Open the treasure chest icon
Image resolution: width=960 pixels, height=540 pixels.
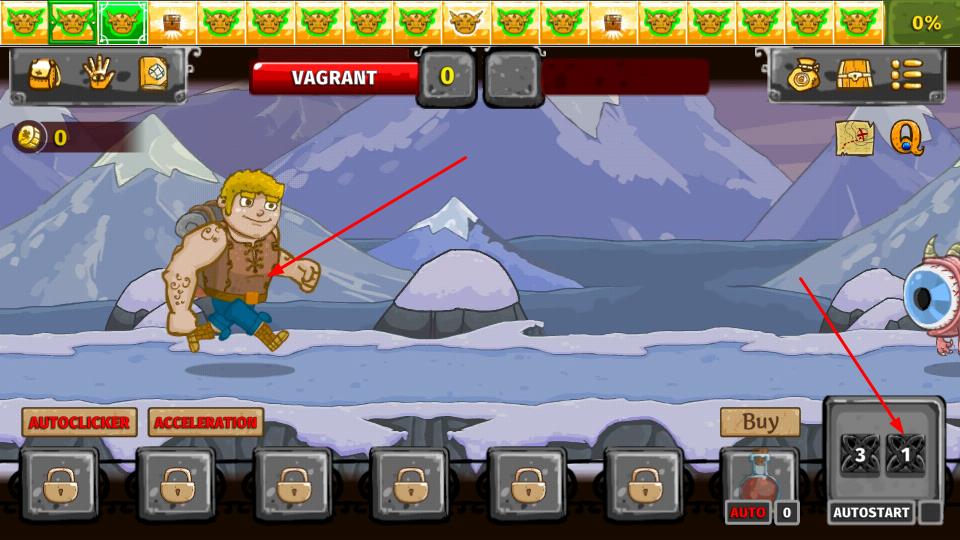coord(855,75)
